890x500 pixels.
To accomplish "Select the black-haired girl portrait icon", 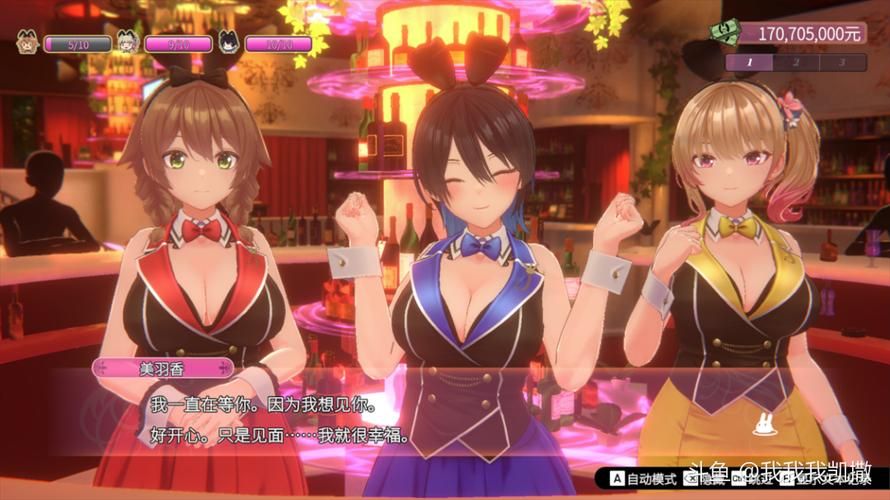I will click(x=229, y=43).
